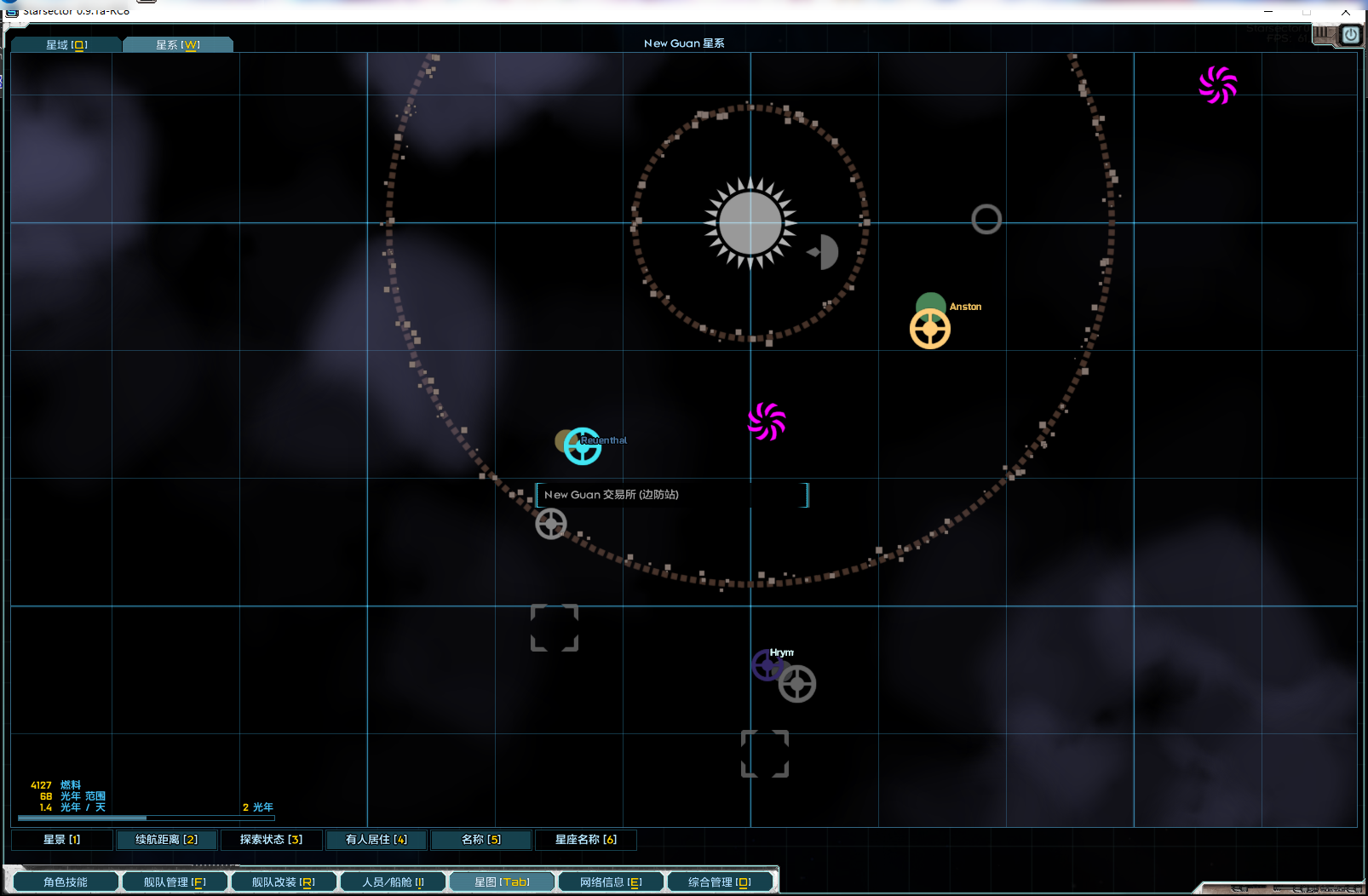
Task: Click the empty sensor bracket marker below Reuenthal
Action: [x=555, y=628]
